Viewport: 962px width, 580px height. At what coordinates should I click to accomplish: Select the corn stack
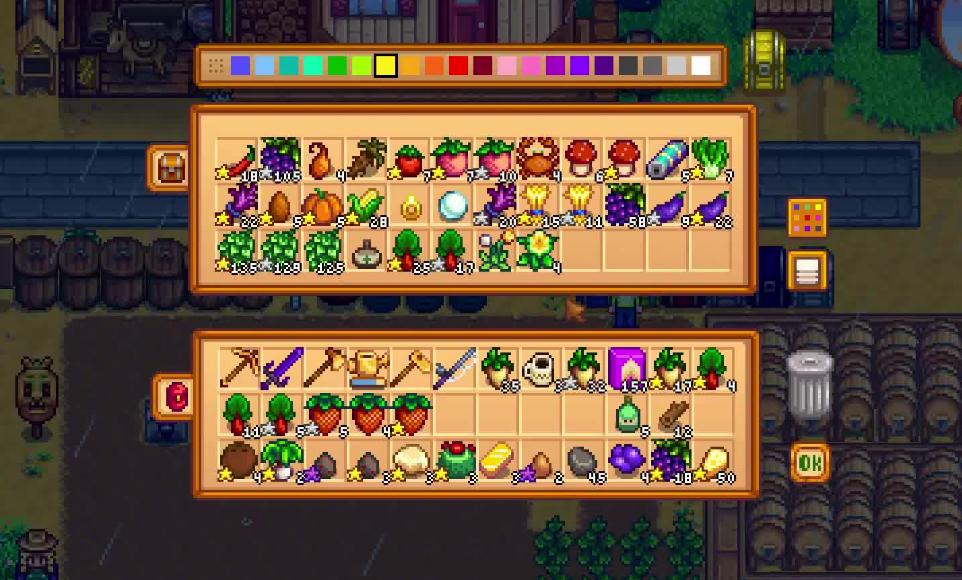click(x=366, y=207)
